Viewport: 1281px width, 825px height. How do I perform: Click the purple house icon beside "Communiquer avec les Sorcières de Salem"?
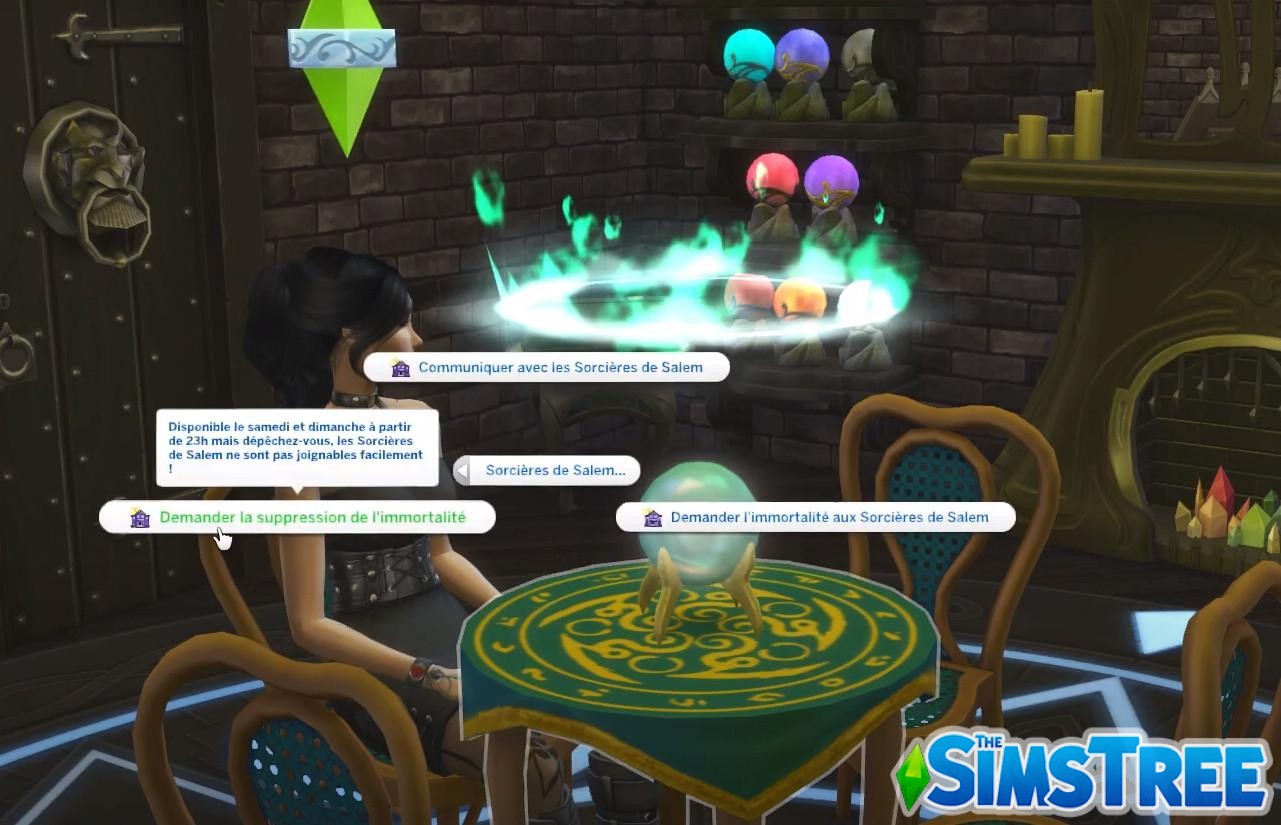(402, 368)
